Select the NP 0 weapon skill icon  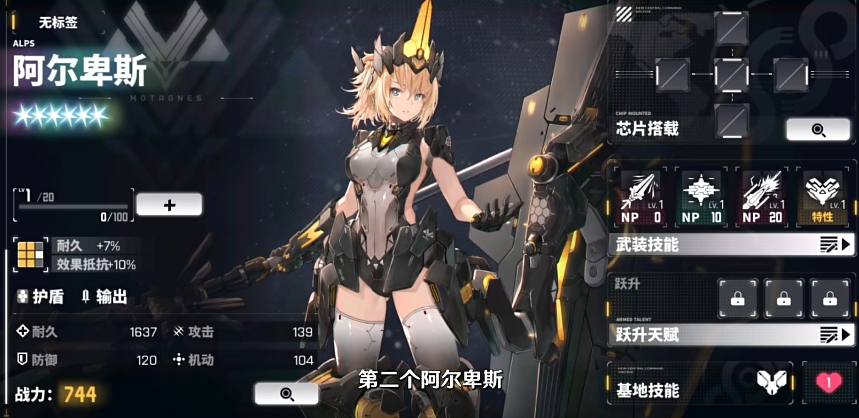[641, 197]
